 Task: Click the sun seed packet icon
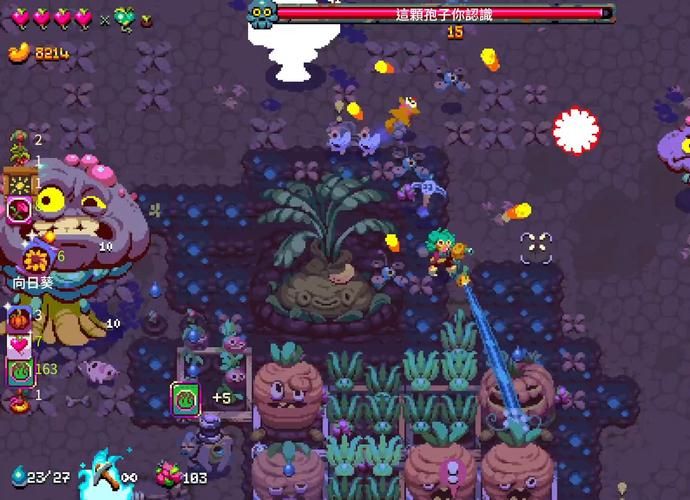tap(19, 184)
